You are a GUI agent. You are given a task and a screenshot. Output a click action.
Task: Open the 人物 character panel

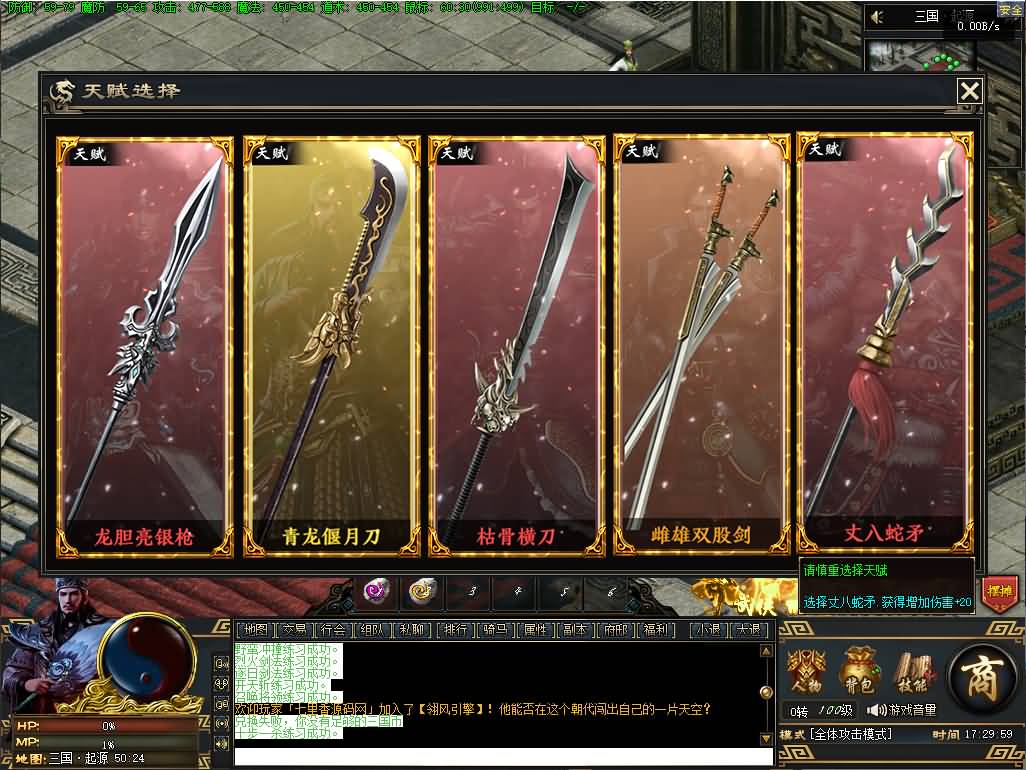pyautogui.click(x=806, y=672)
